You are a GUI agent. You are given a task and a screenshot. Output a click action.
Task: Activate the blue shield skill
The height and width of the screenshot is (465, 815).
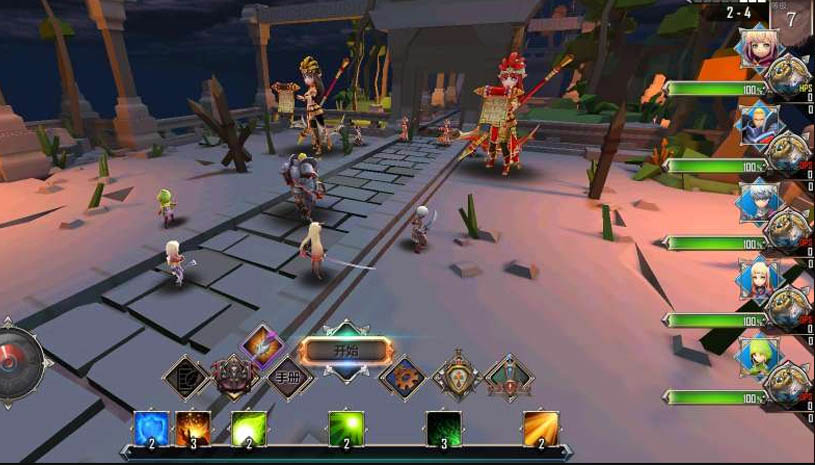coord(150,428)
